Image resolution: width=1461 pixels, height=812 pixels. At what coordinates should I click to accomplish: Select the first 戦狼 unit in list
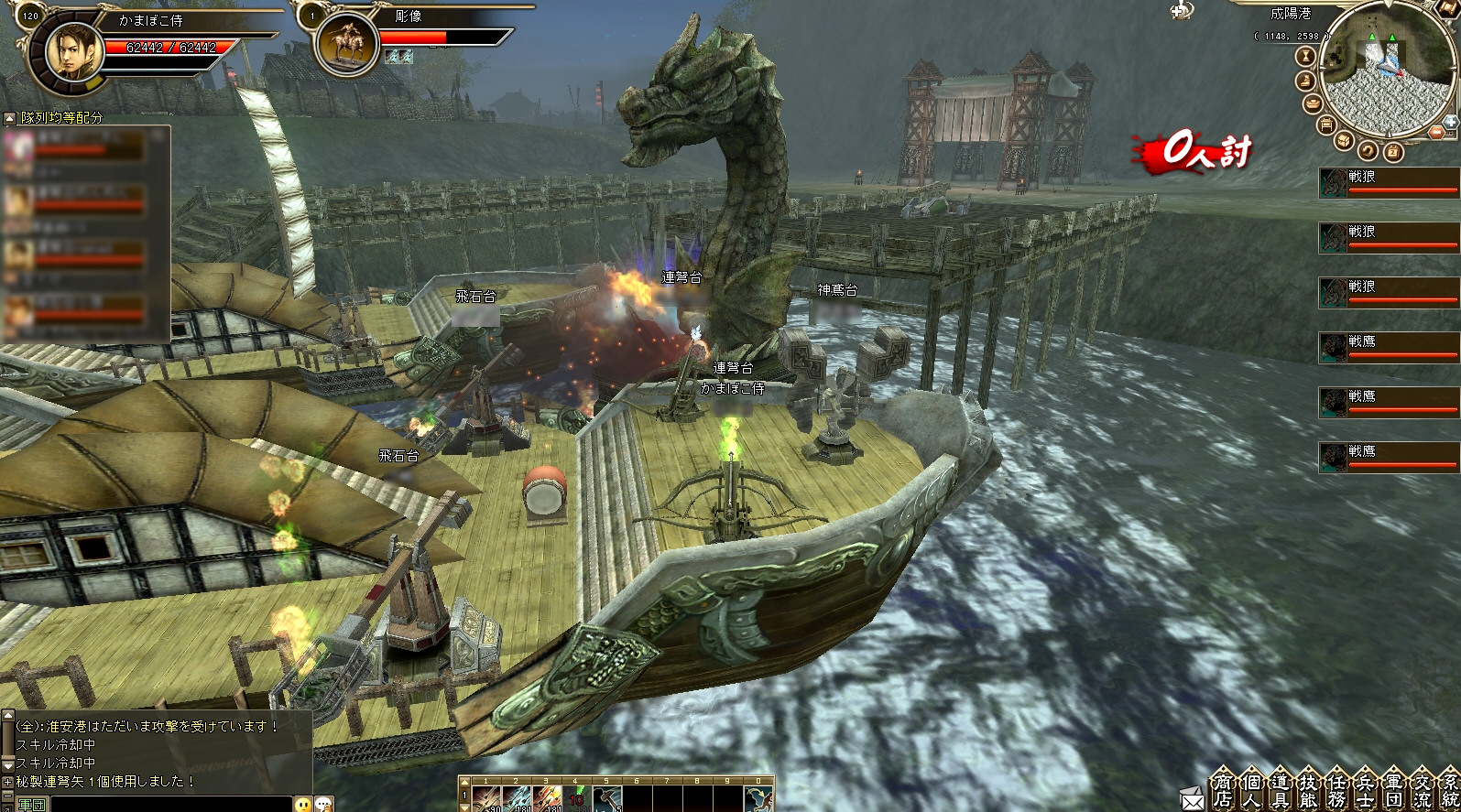point(1388,183)
